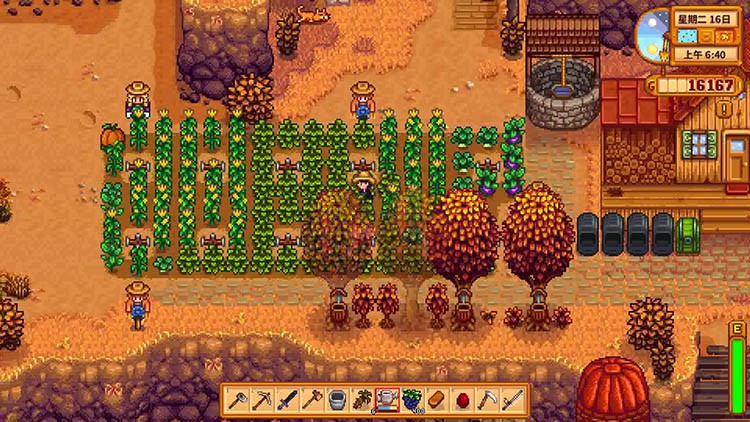Image resolution: width=750 pixels, height=422 pixels.
Task: Choose the hammer tool slot
Action: point(312,400)
